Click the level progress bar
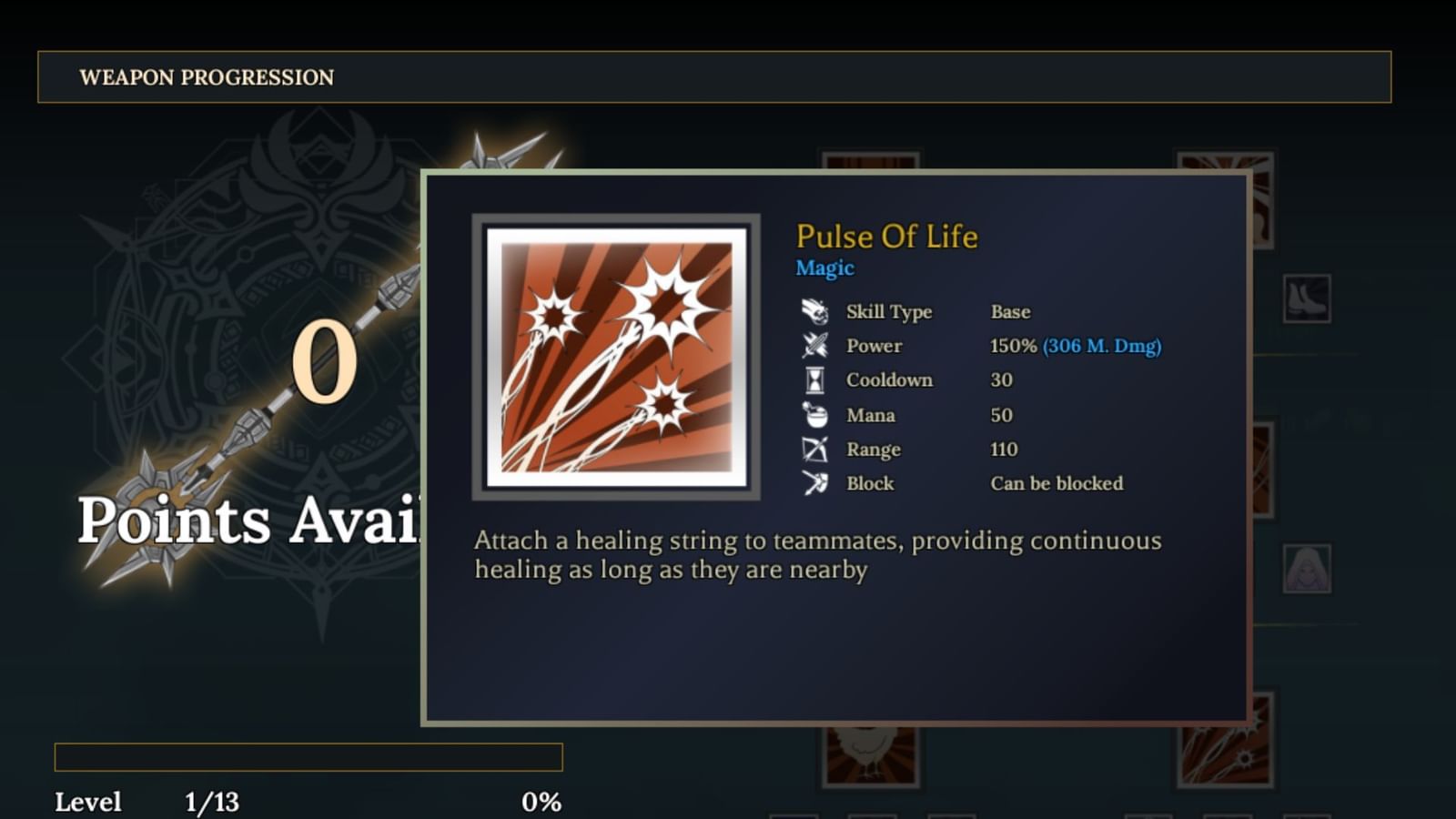The height and width of the screenshot is (819, 1456). [x=309, y=755]
